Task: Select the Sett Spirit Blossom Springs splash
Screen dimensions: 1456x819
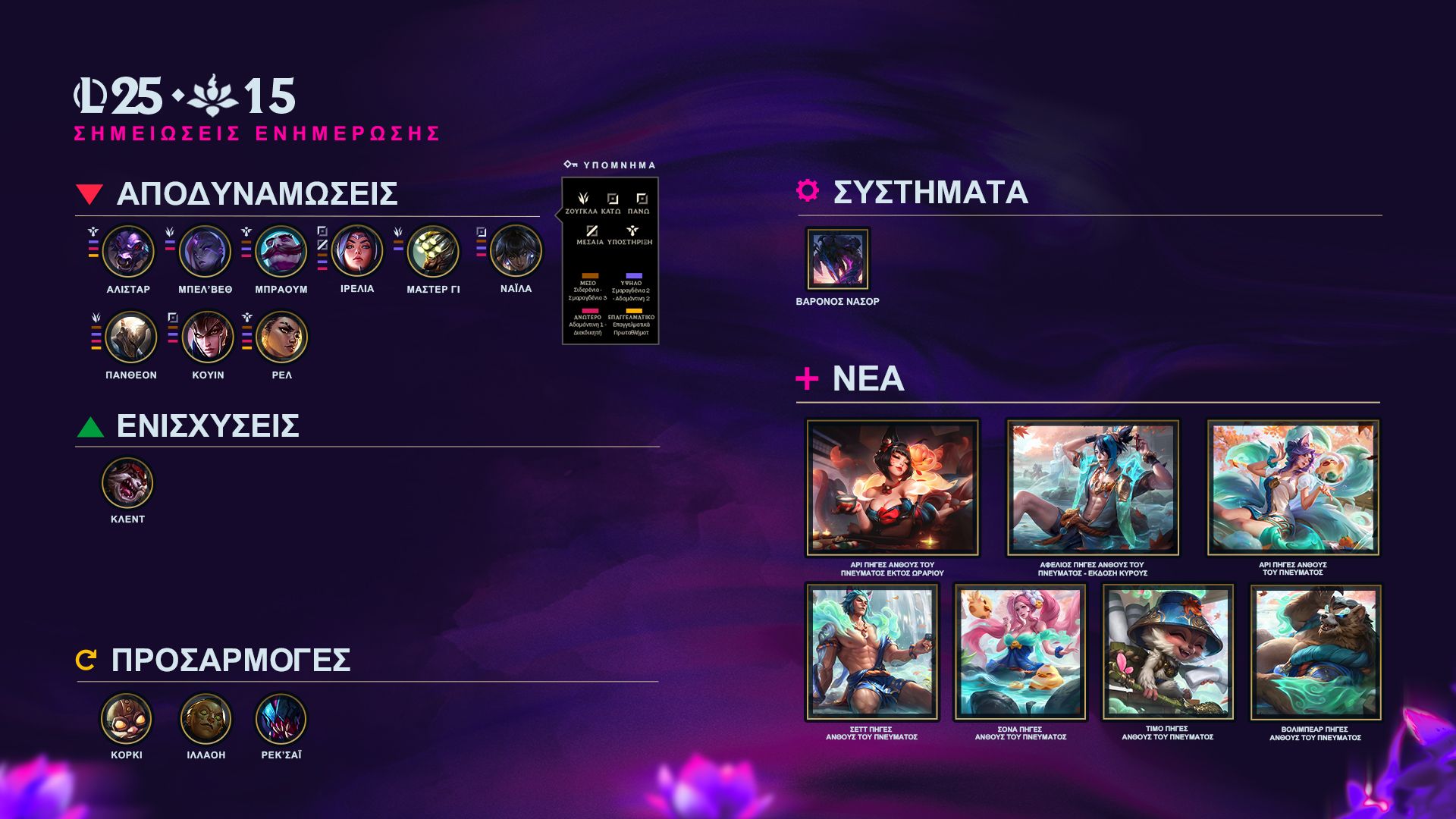Action: pyautogui.click(x=872, y=651)
